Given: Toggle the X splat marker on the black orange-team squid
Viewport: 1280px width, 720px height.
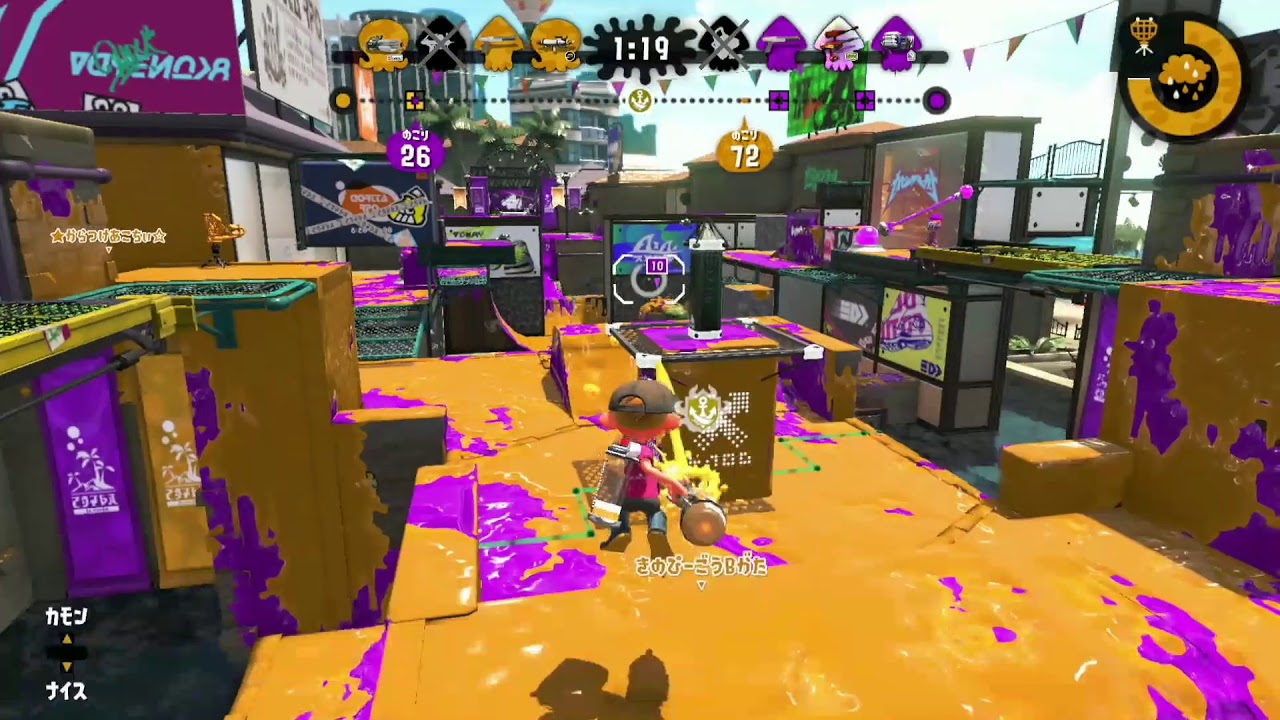Looking at the screenshot, I should [x=441, y=45].
